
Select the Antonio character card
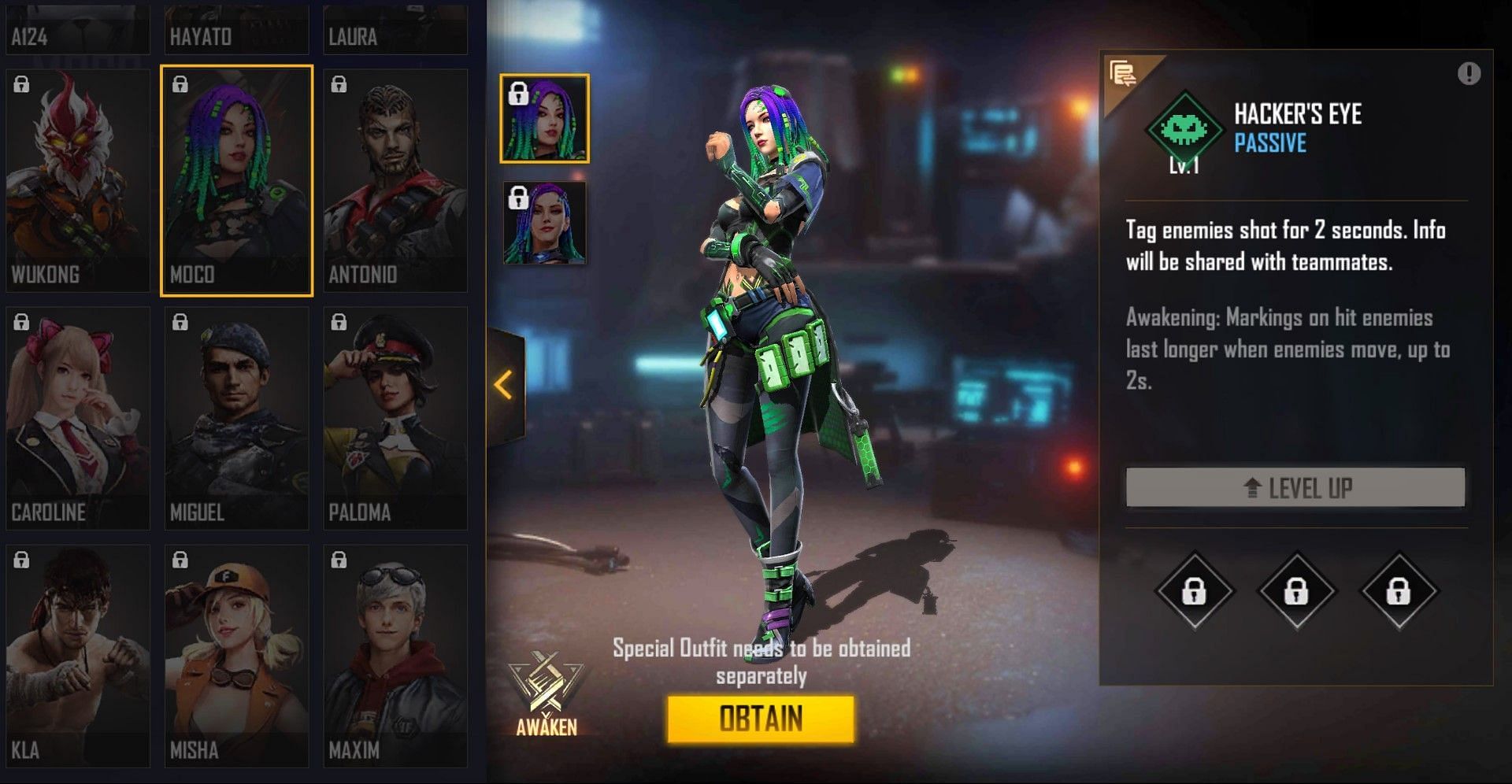[395, 179]
